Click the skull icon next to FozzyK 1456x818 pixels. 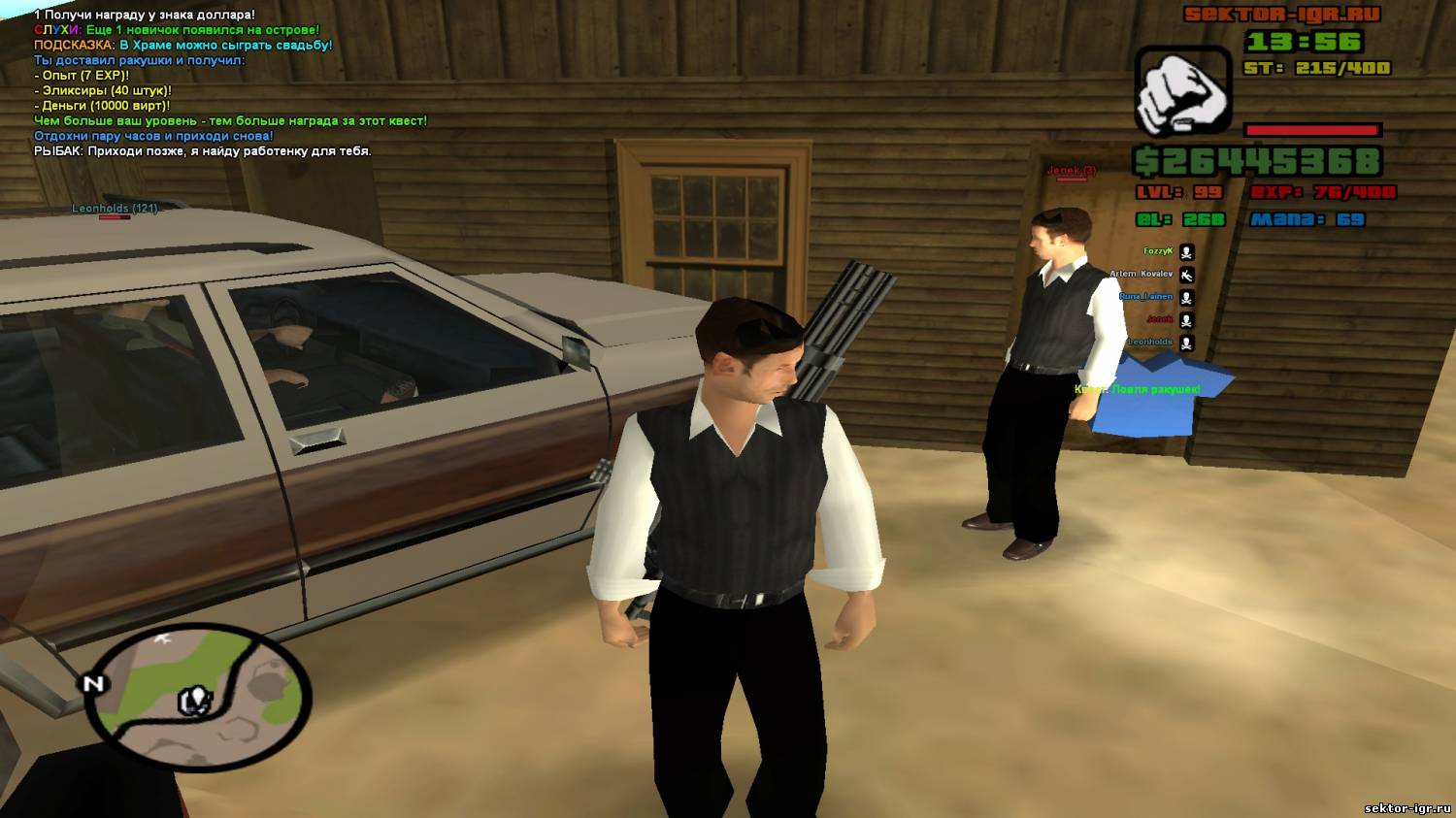1186,252
